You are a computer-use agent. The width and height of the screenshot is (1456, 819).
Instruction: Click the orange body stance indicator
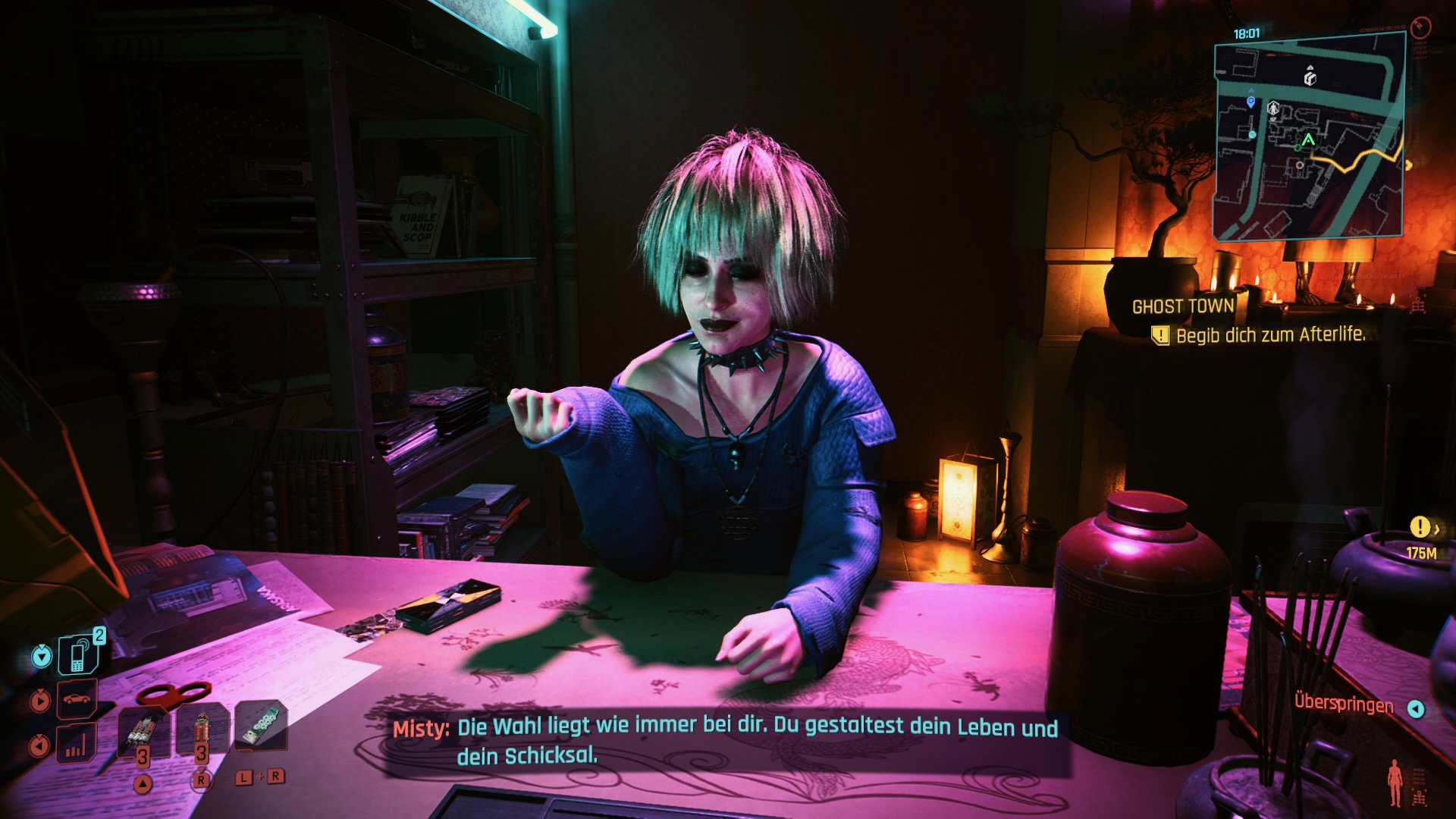coord(1395,782)
